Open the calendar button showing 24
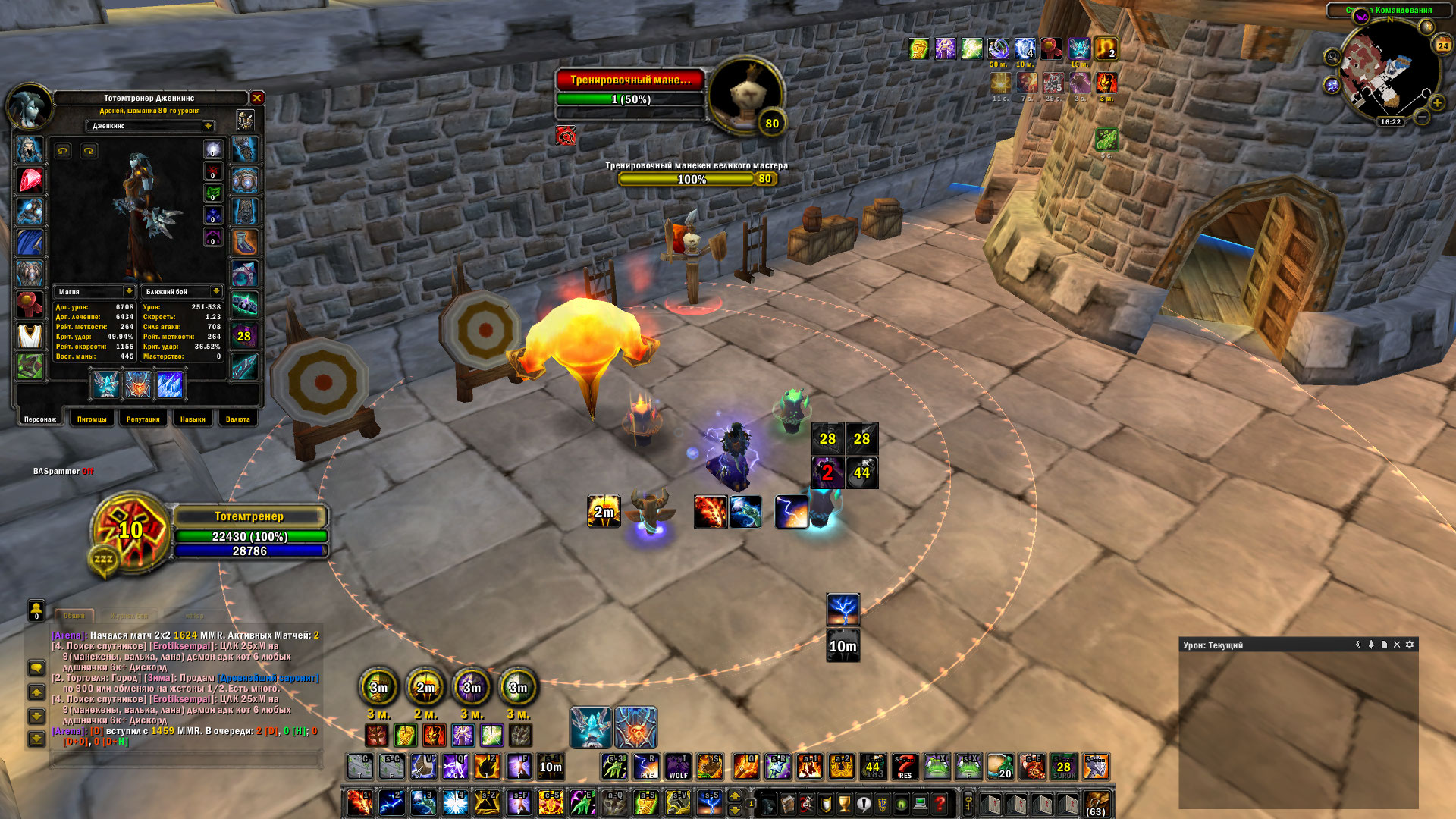The height and width of the screenshot is (819, 1456). click(1442, 45)
